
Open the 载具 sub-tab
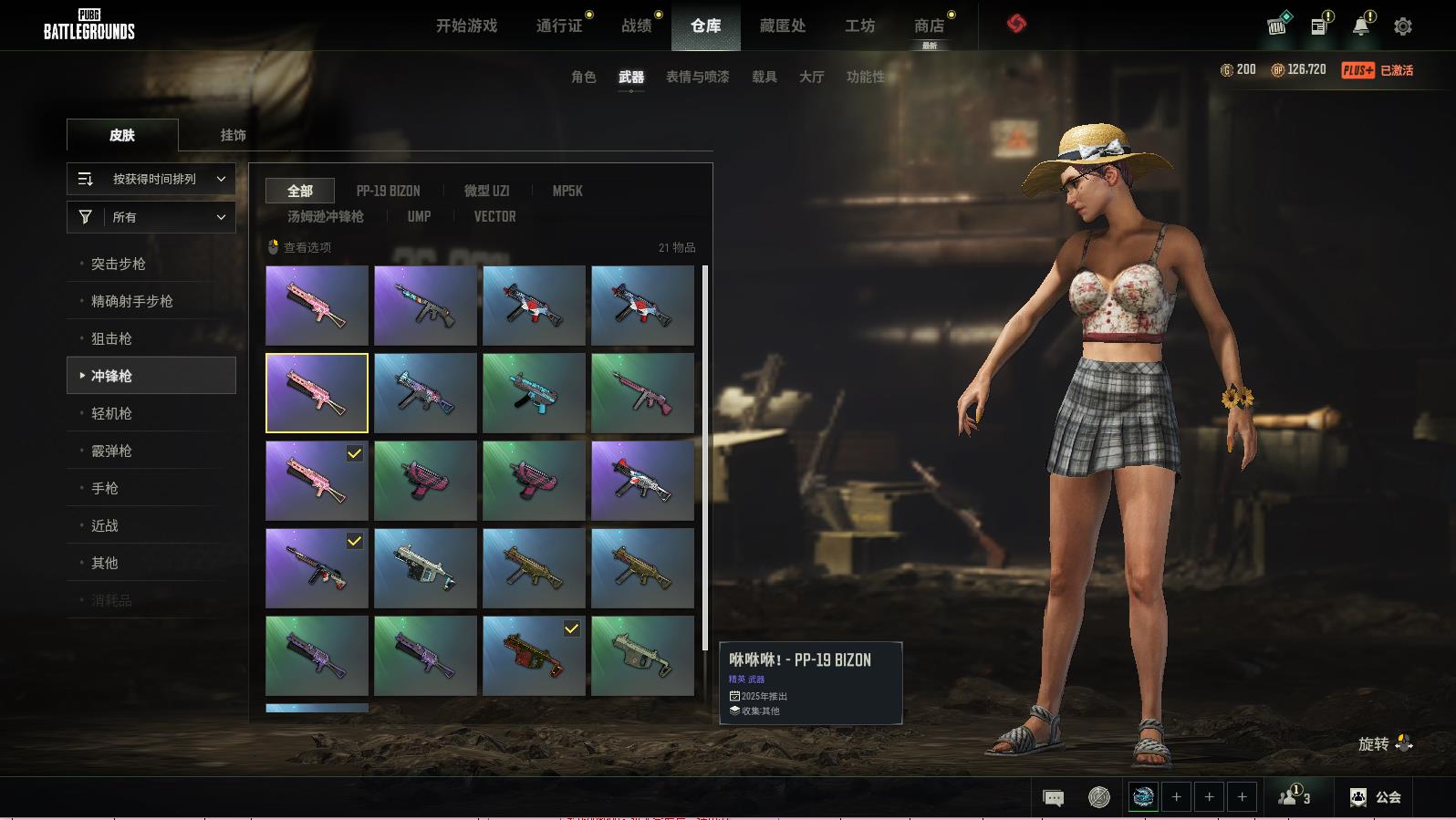[x=764, y=77]
